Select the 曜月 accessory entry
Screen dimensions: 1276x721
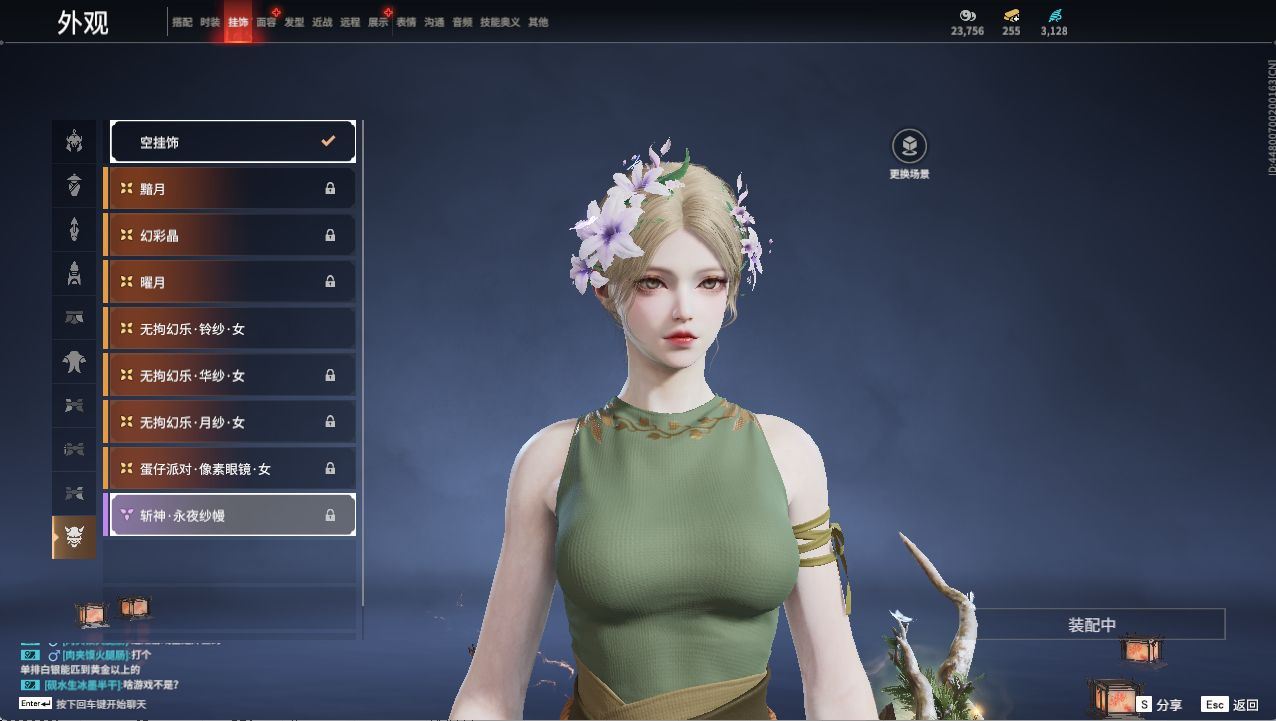tap(231, 282)
